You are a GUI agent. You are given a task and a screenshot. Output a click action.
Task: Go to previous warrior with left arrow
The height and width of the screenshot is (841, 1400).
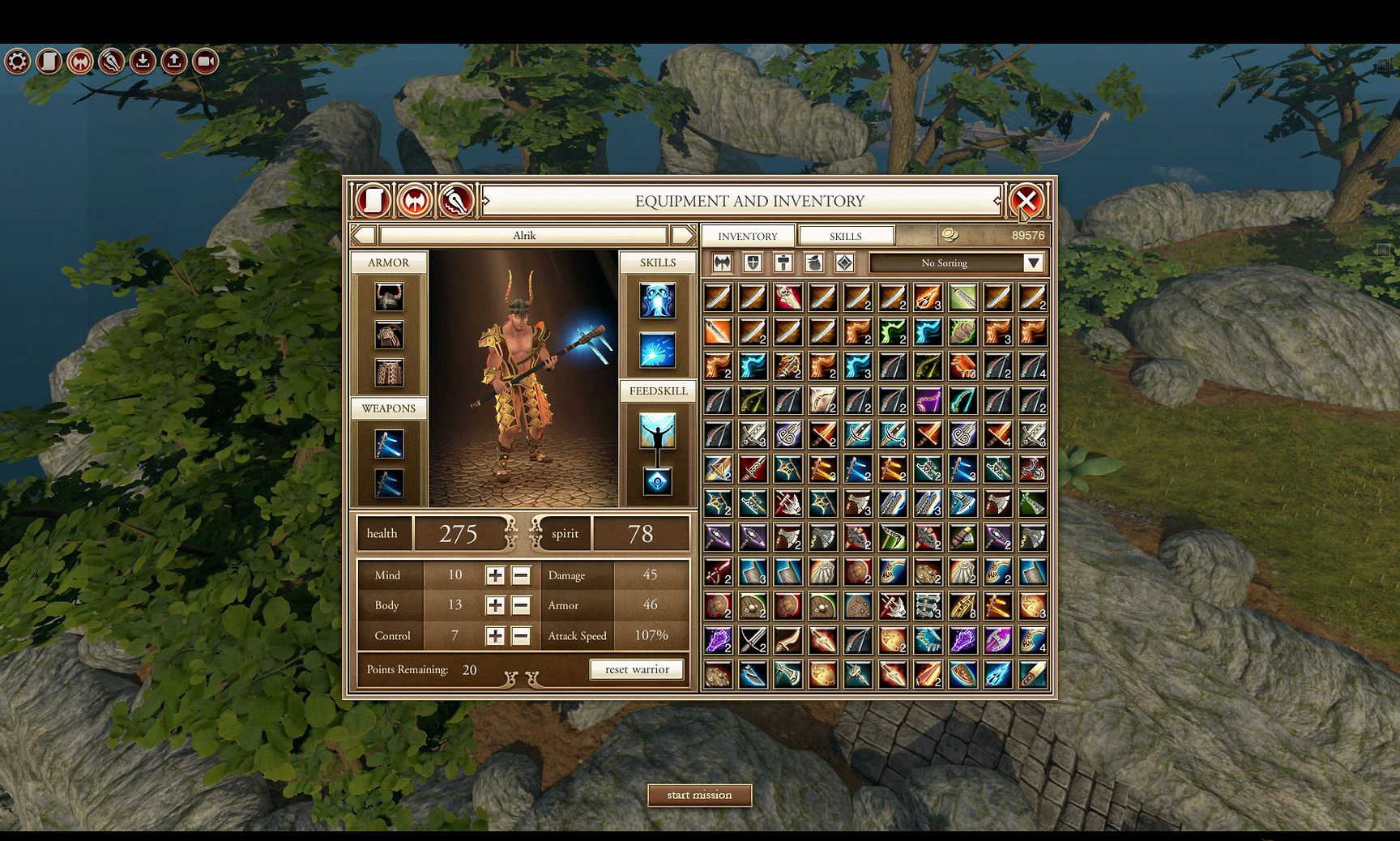pos(364,235)
